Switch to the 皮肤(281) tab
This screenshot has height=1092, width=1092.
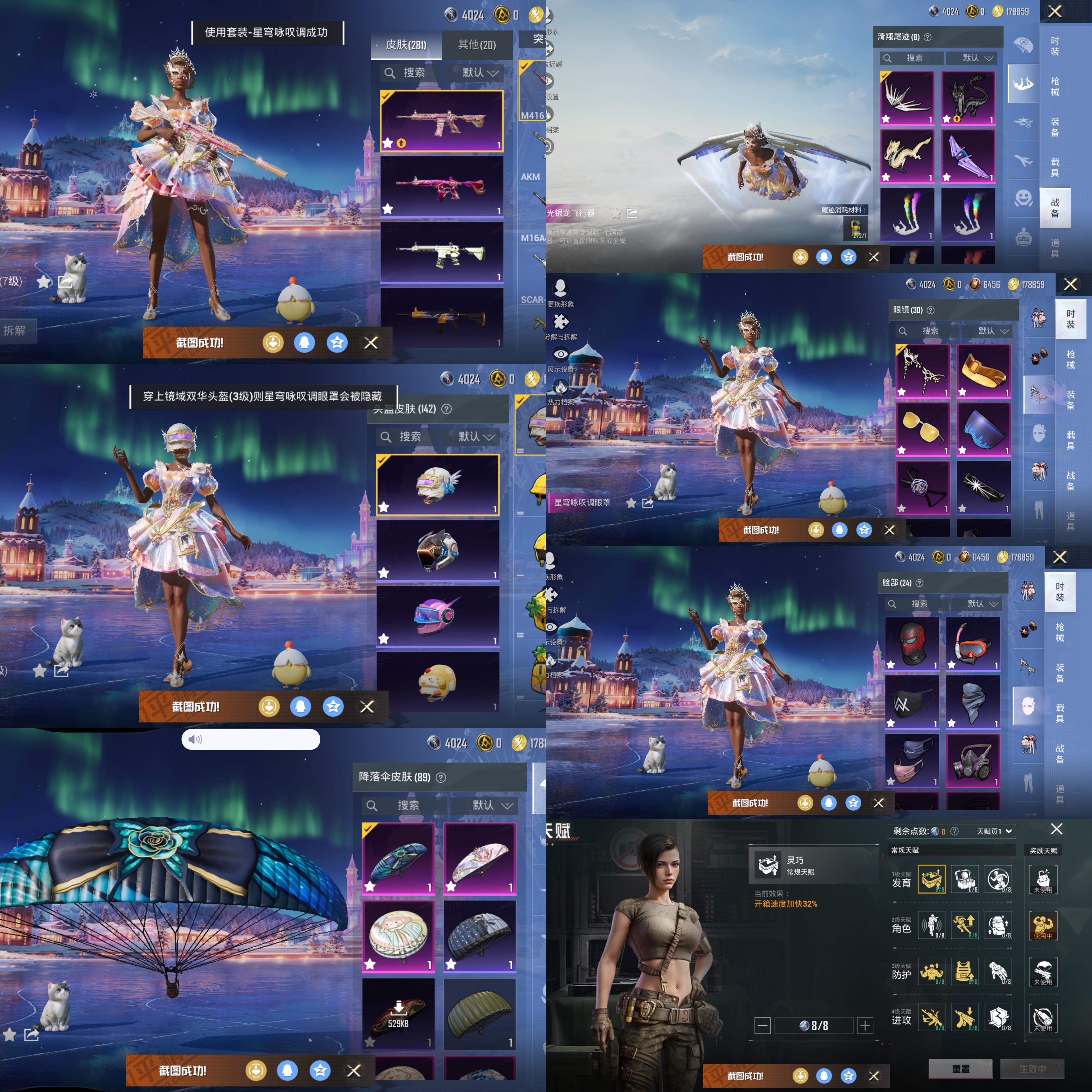pyautogui.click(x=406, y=45)
